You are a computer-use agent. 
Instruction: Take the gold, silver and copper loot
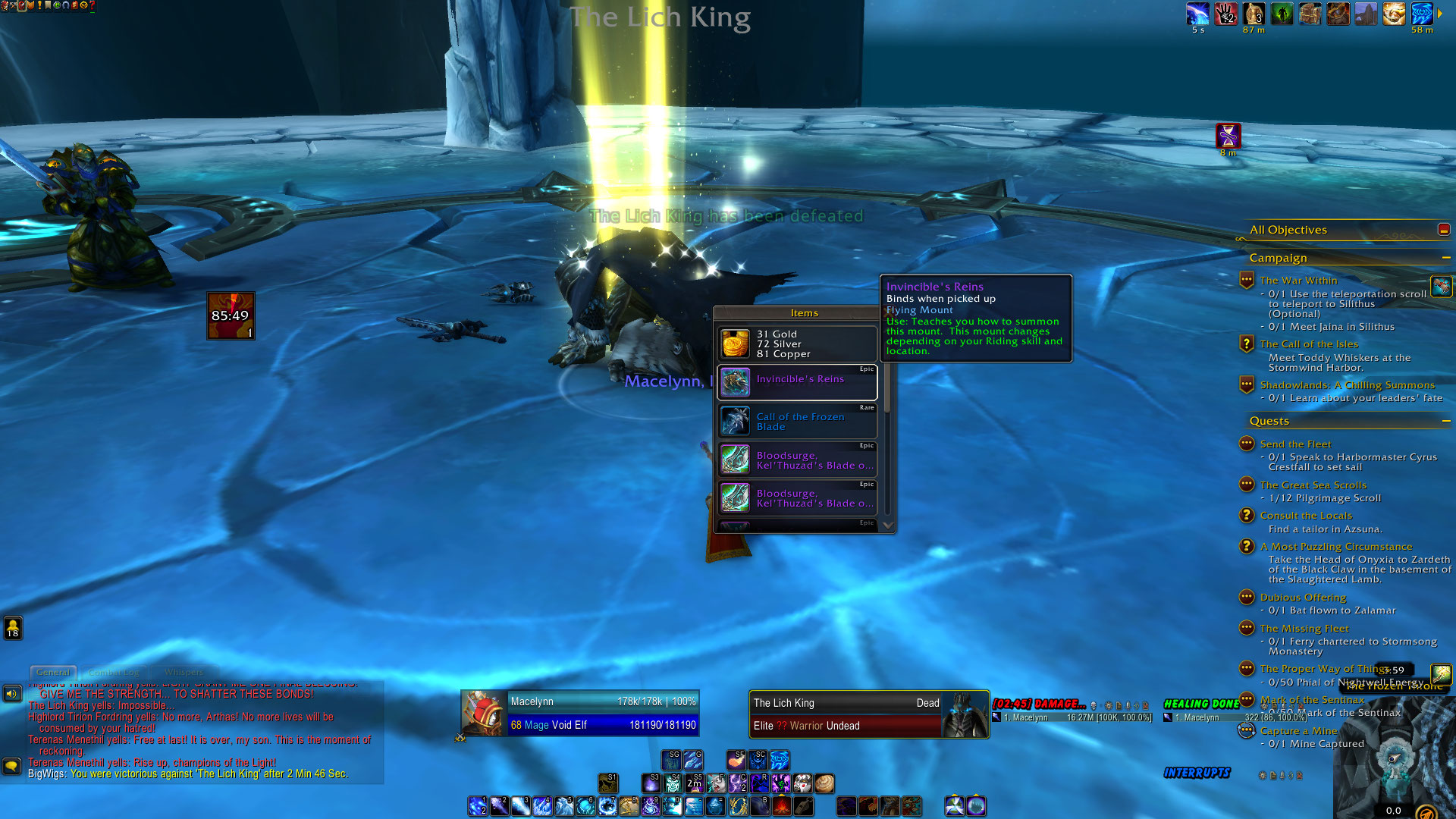pos(798,344)
